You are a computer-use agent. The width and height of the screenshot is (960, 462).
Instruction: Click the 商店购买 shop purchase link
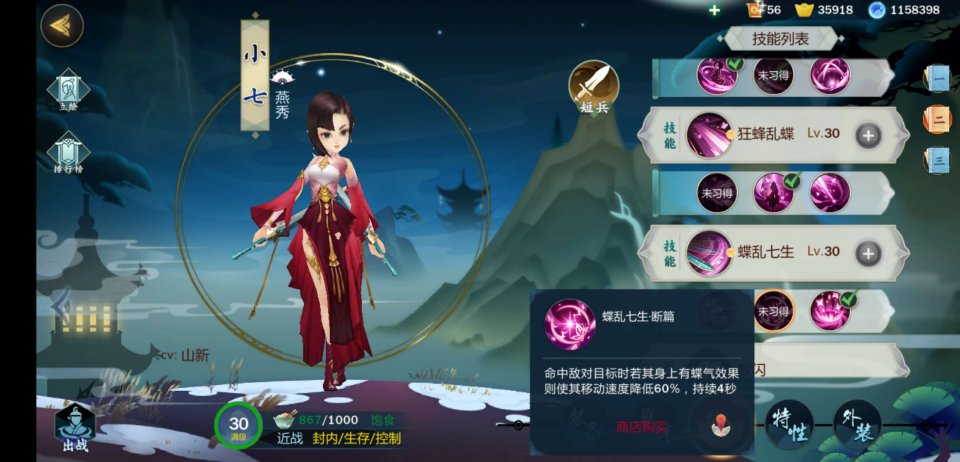[x=641, y=427]
